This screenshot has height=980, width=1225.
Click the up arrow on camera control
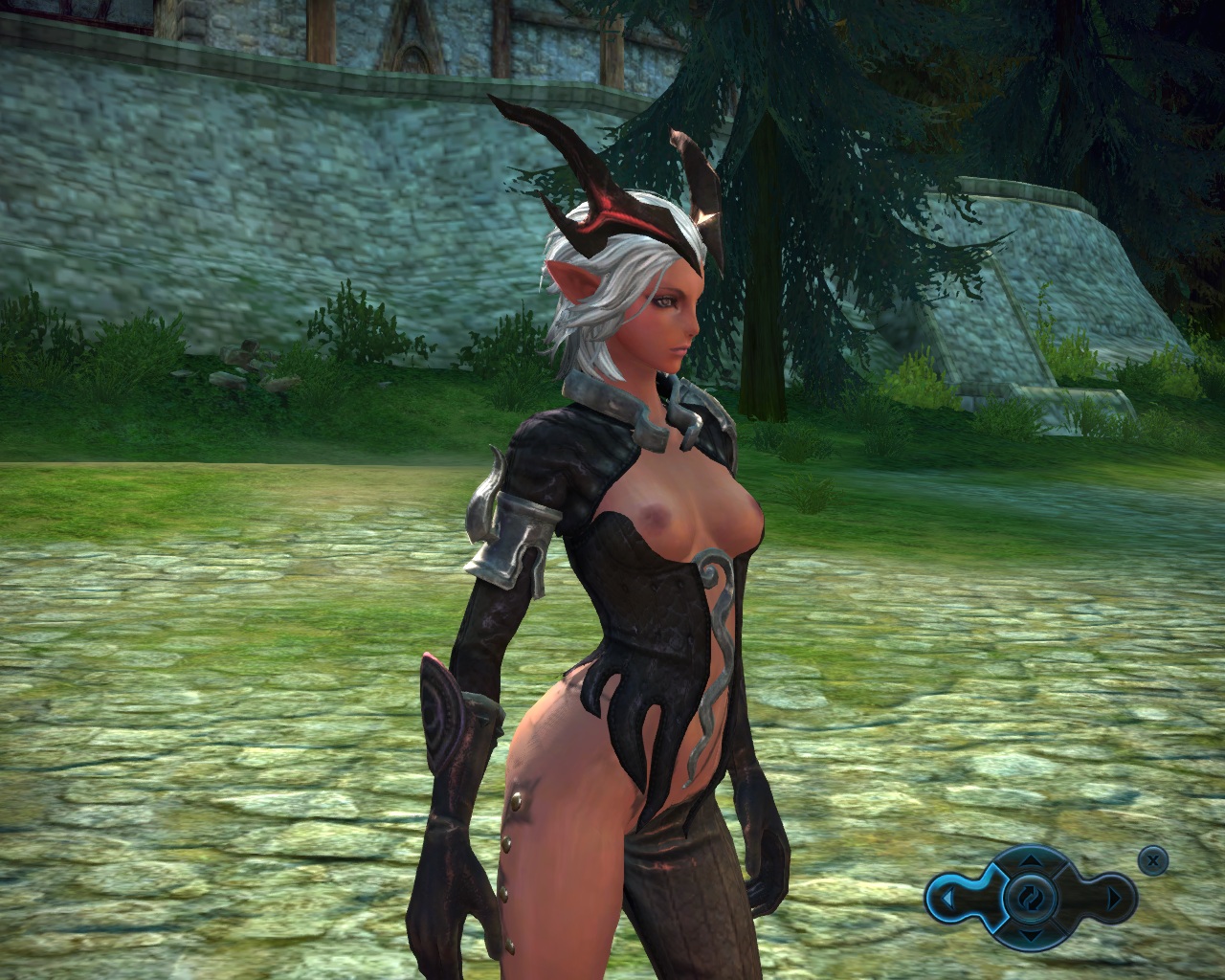[x=1030, y=860]
